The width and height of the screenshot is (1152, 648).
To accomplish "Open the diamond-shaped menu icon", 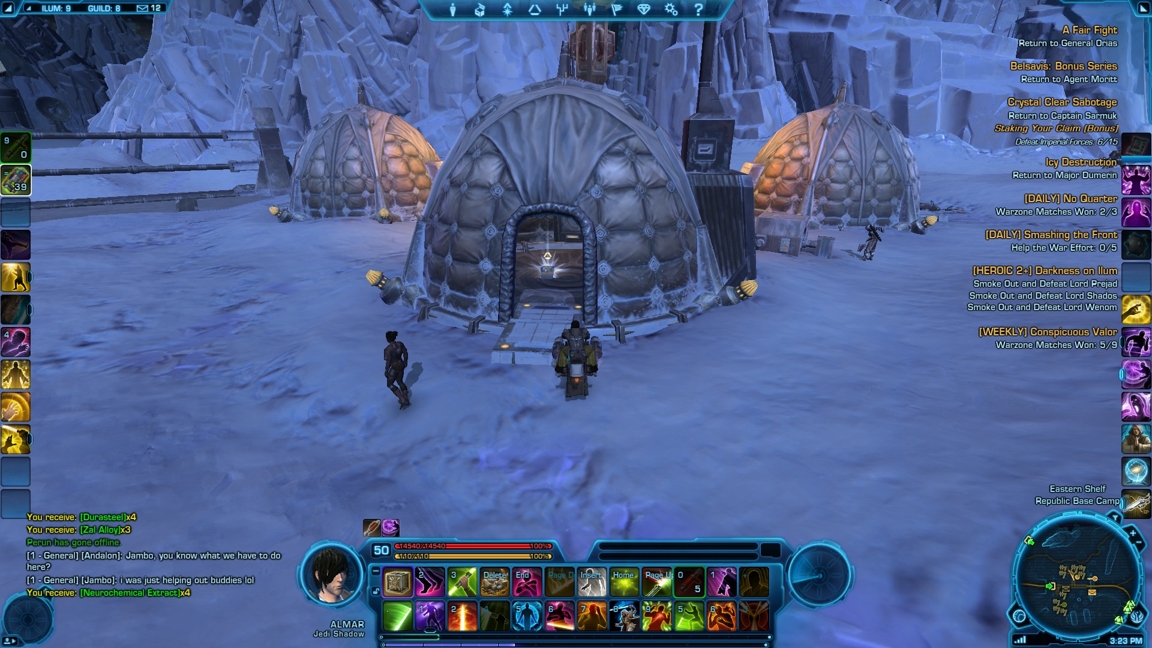I will pos(643,9).
